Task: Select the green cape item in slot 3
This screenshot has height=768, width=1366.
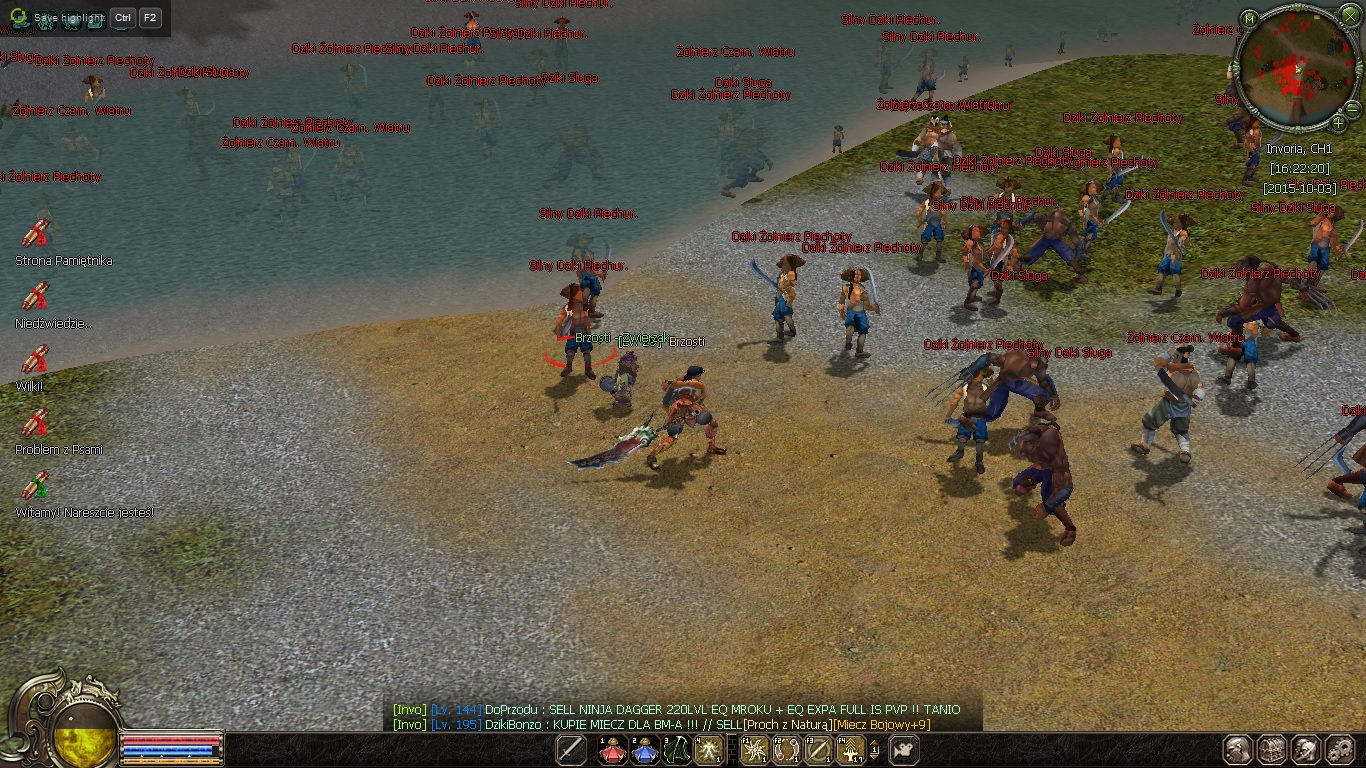Action: [x=677, y=749]
